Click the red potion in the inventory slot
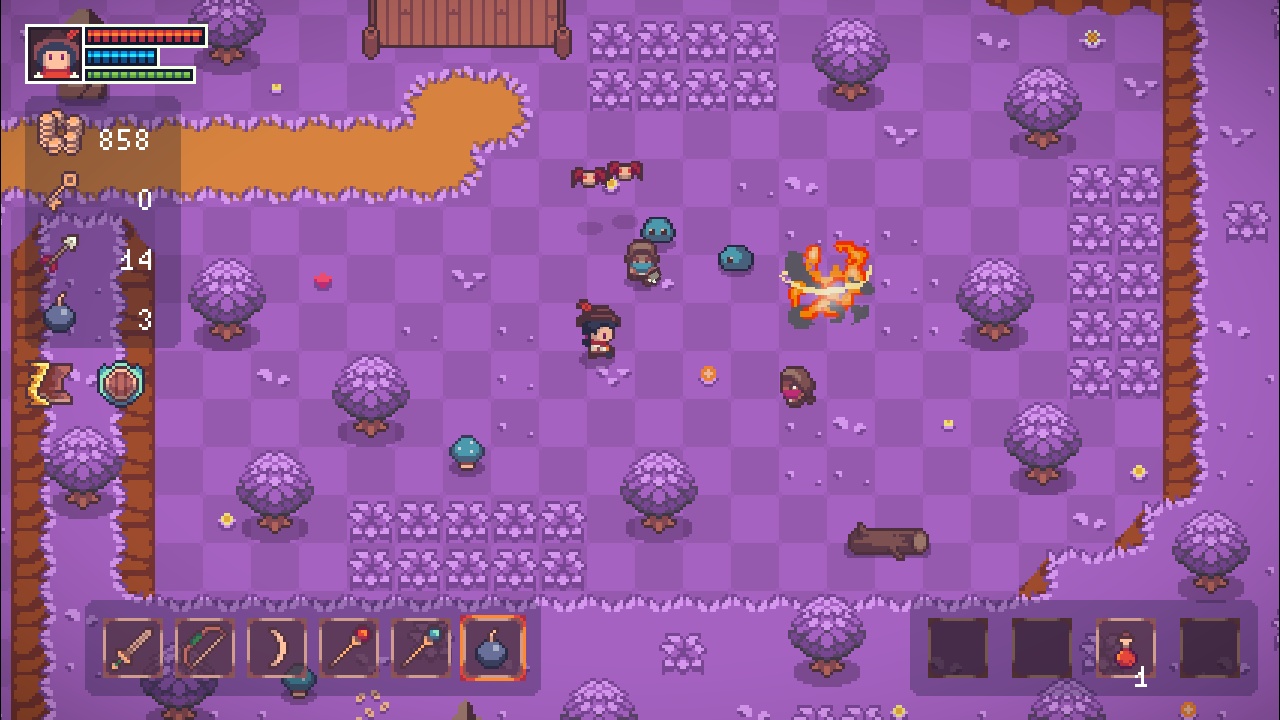 point(1122,650)
